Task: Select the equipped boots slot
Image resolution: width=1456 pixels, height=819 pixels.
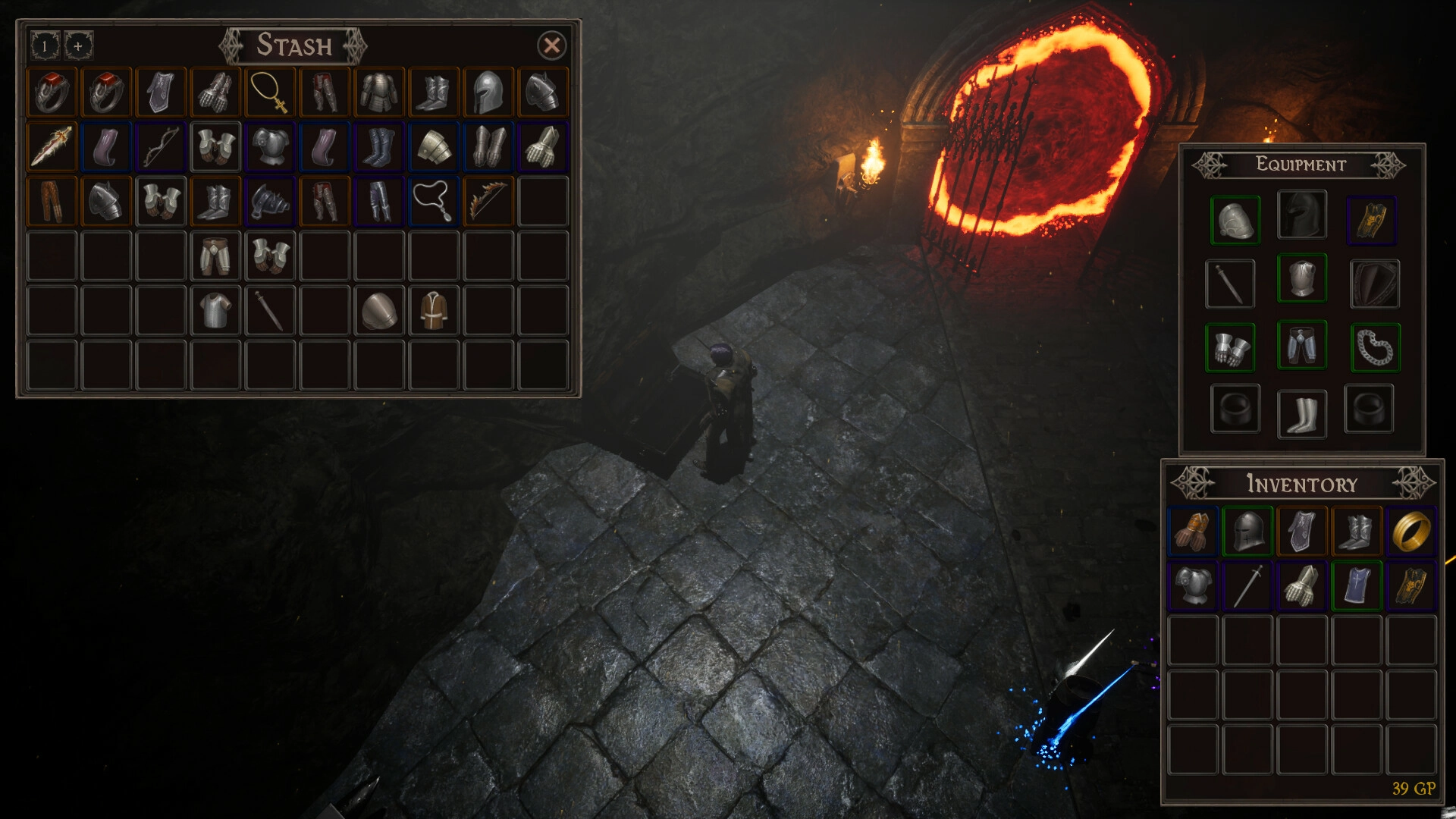Action: tap(1301, 413)
